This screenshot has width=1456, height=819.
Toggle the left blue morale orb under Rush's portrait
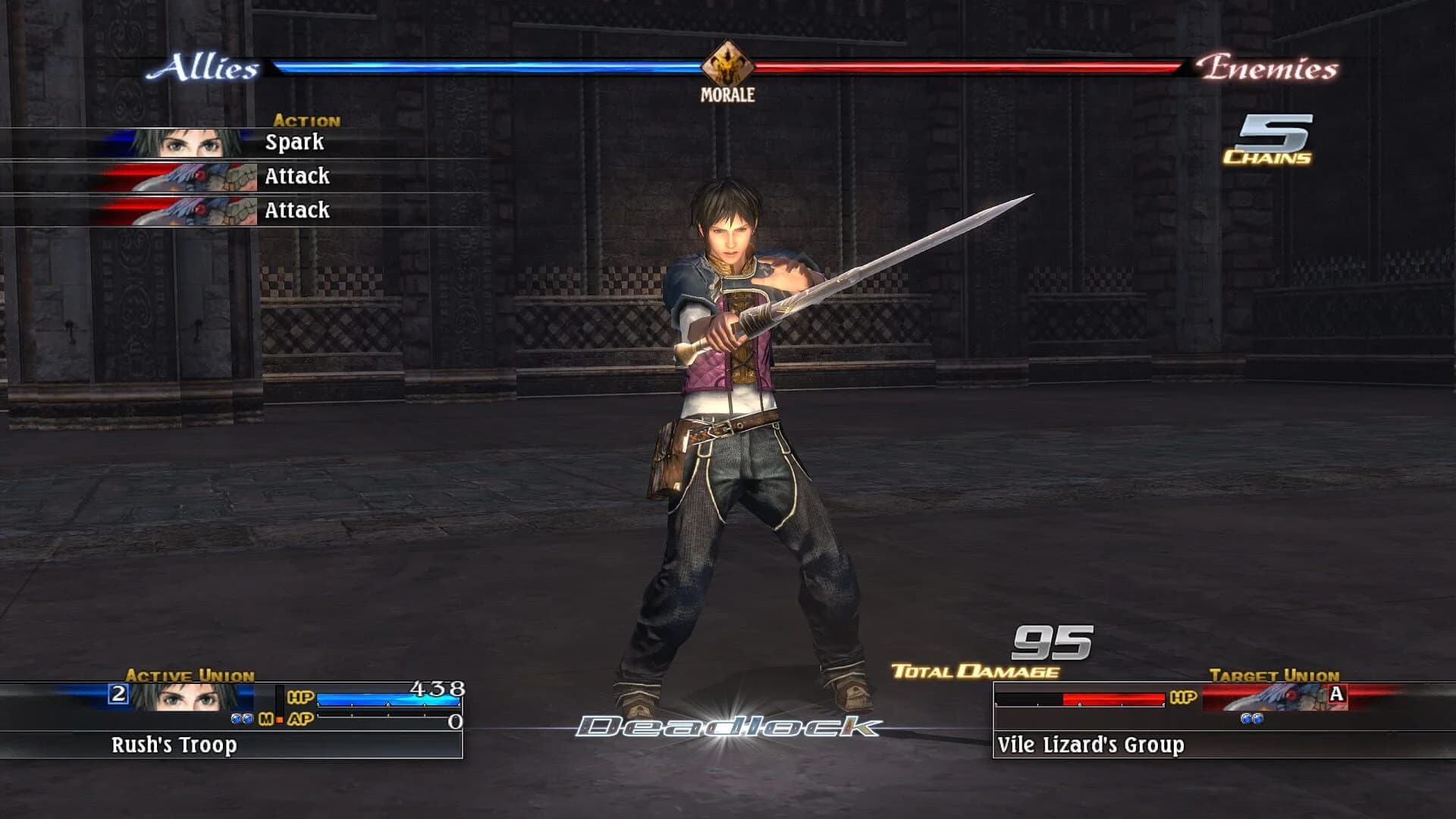(236, 719)
